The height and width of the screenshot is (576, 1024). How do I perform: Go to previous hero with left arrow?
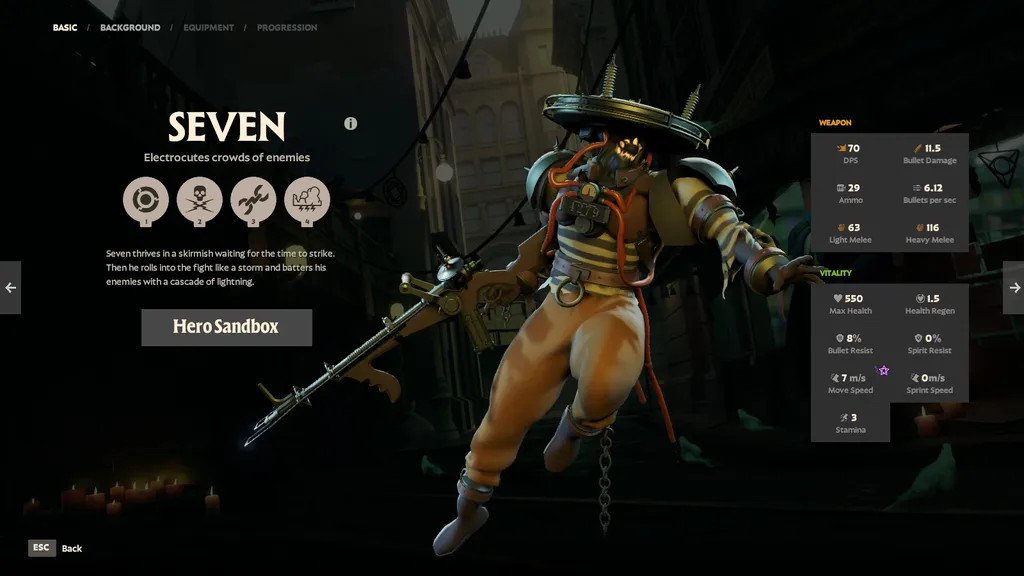(x=10, y=288)
